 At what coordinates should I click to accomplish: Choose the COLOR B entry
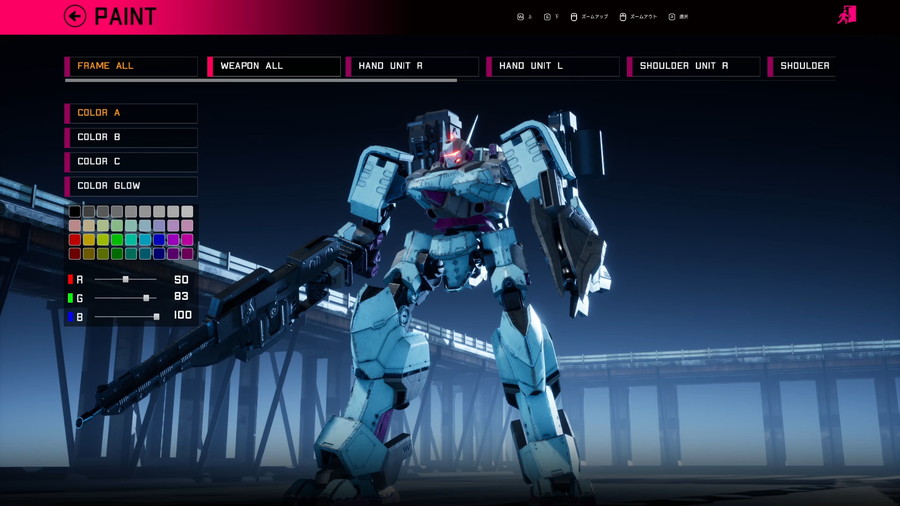point(131,137)
